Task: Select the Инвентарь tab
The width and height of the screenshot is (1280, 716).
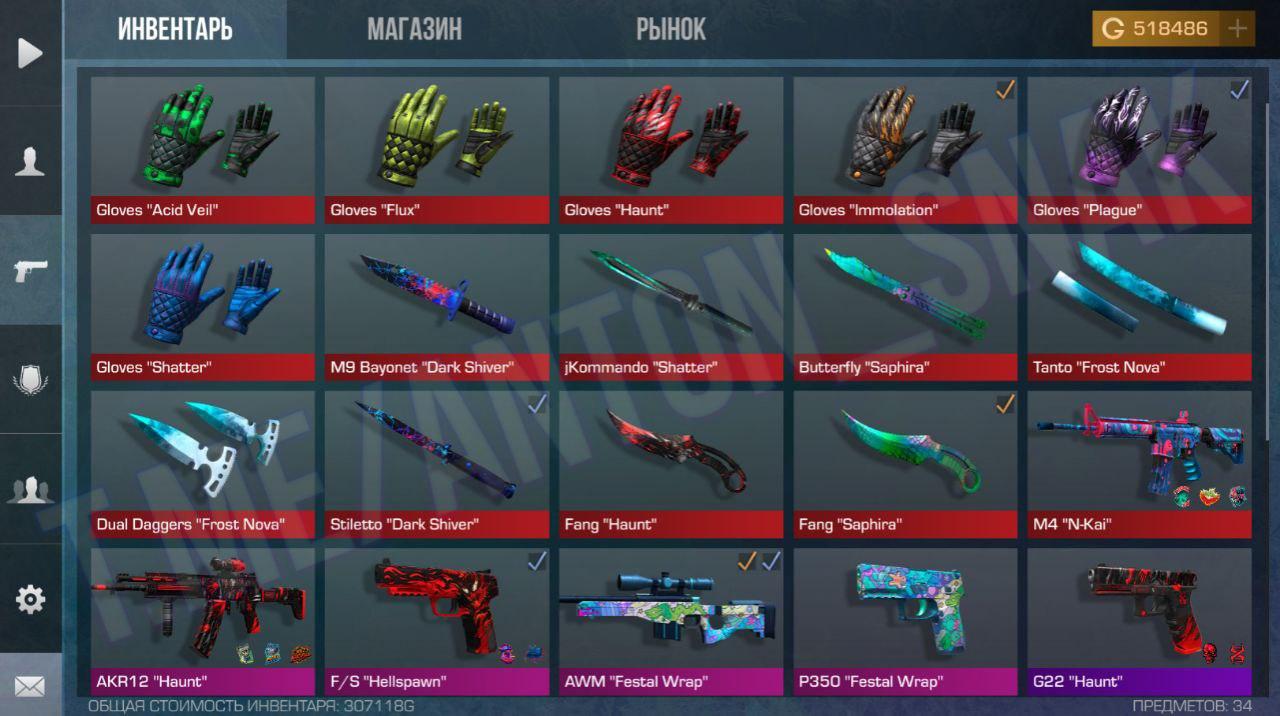Action: (x=175, y=29)
